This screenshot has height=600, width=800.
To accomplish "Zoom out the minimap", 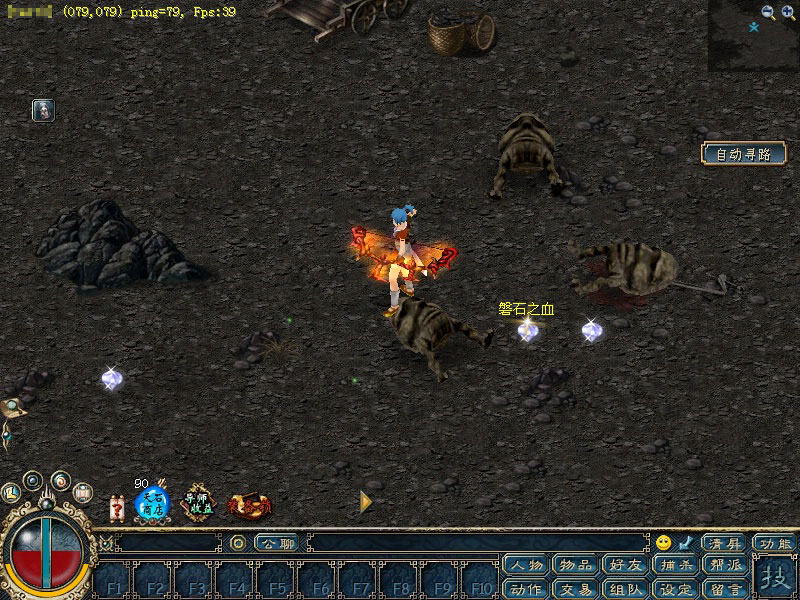I will pos(767,12).
